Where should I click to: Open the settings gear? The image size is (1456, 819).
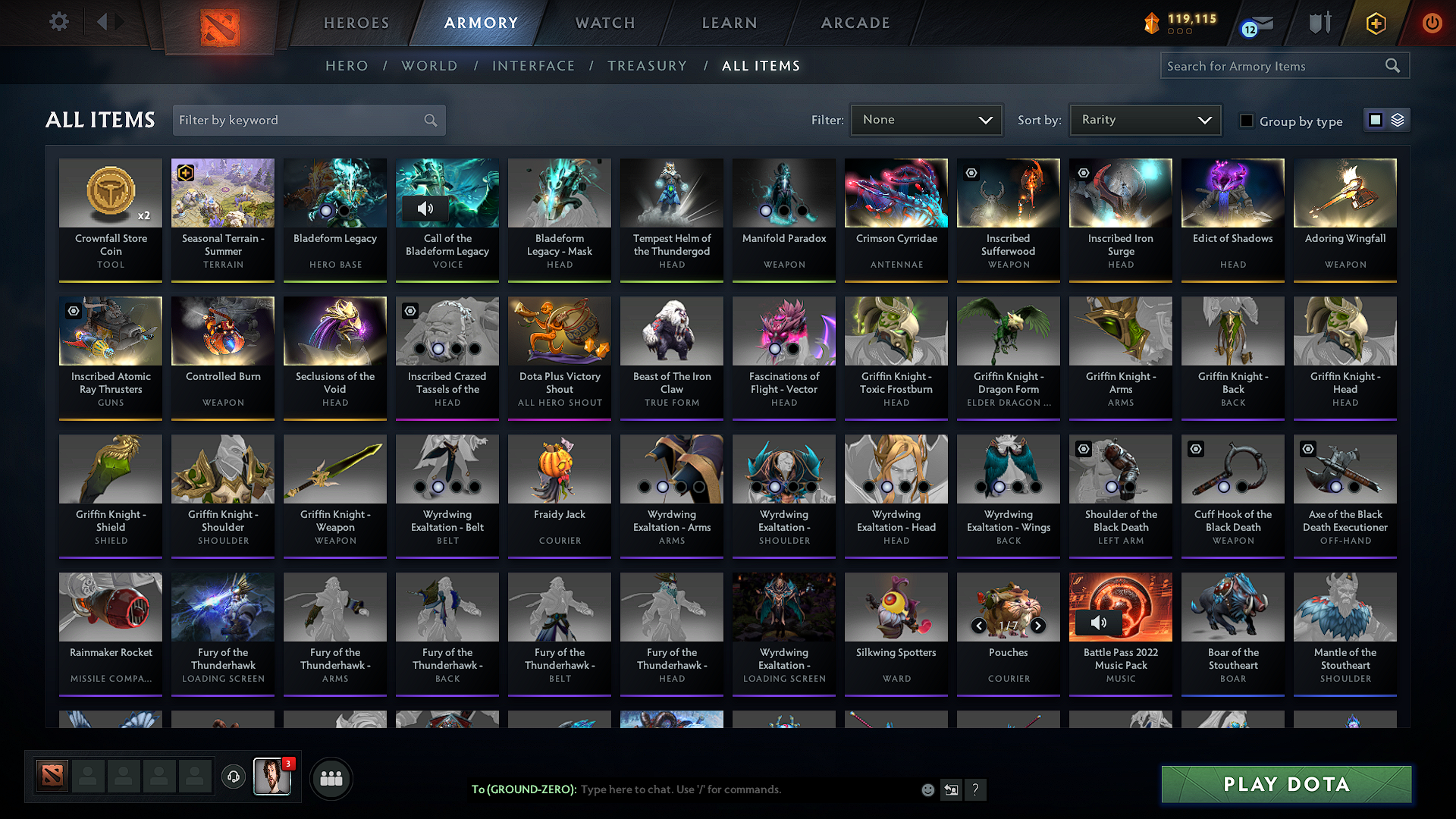point(58,22)
